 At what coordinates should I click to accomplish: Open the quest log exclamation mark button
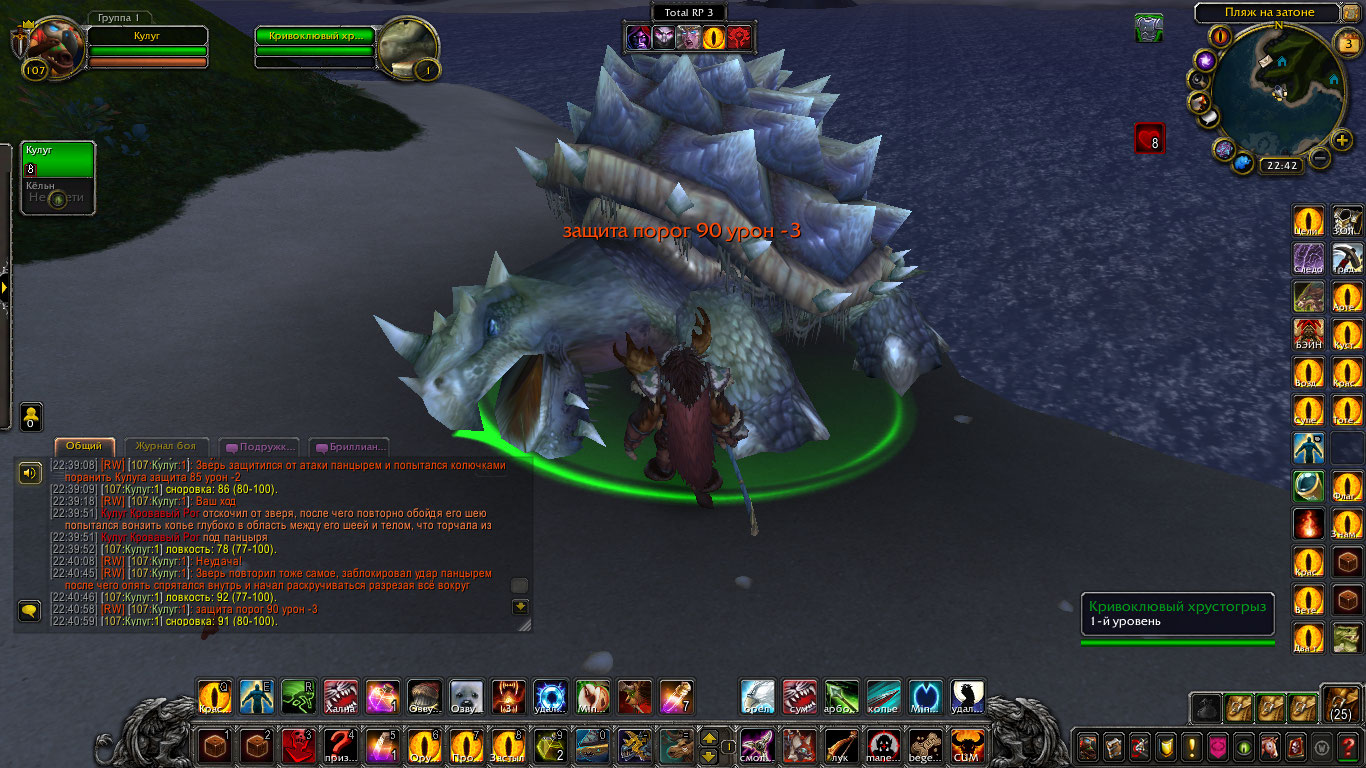click(1192, 746)
